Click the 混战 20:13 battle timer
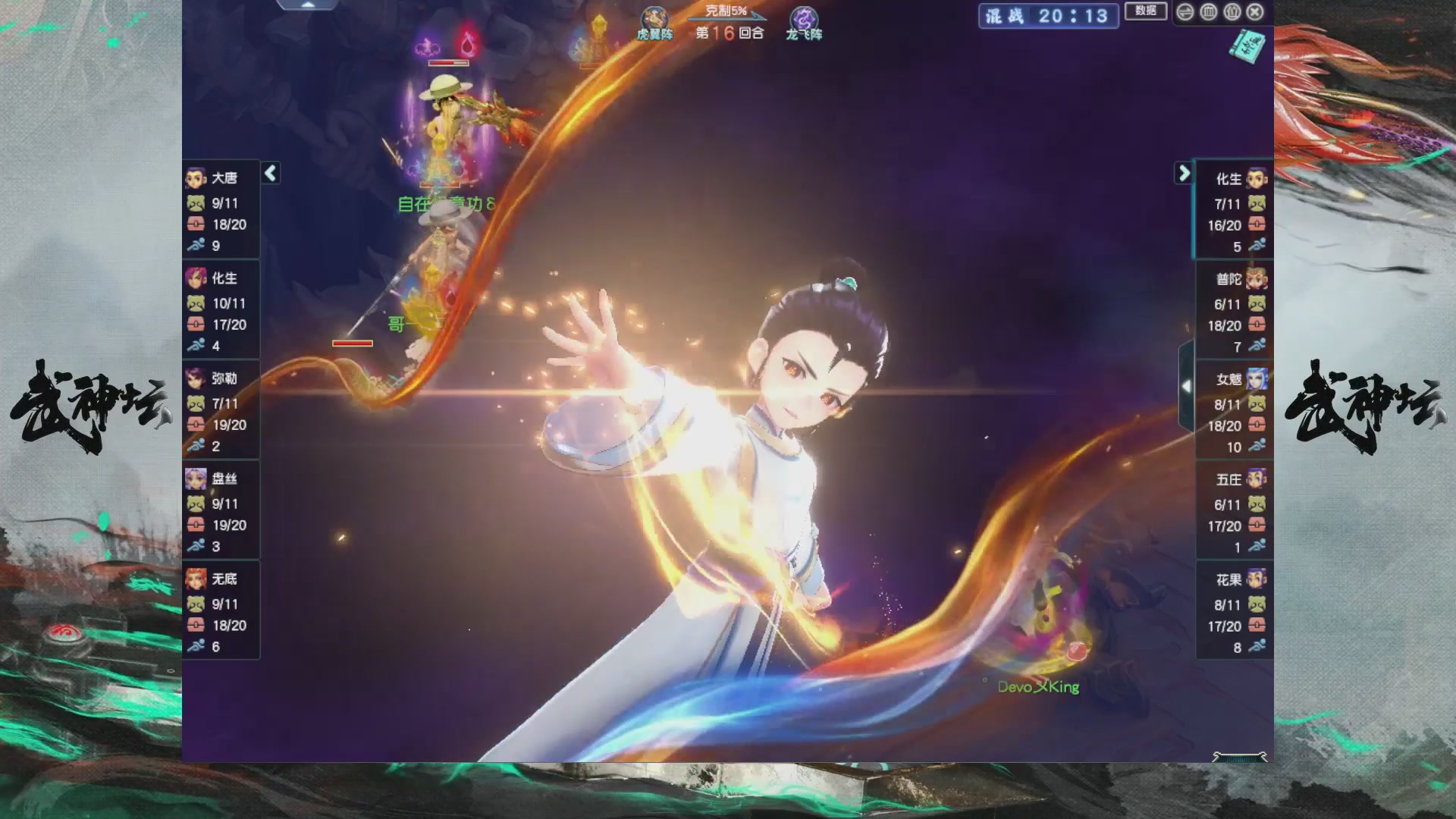The width and height of the screenshot is (1456, 819). coord(1048,17)
